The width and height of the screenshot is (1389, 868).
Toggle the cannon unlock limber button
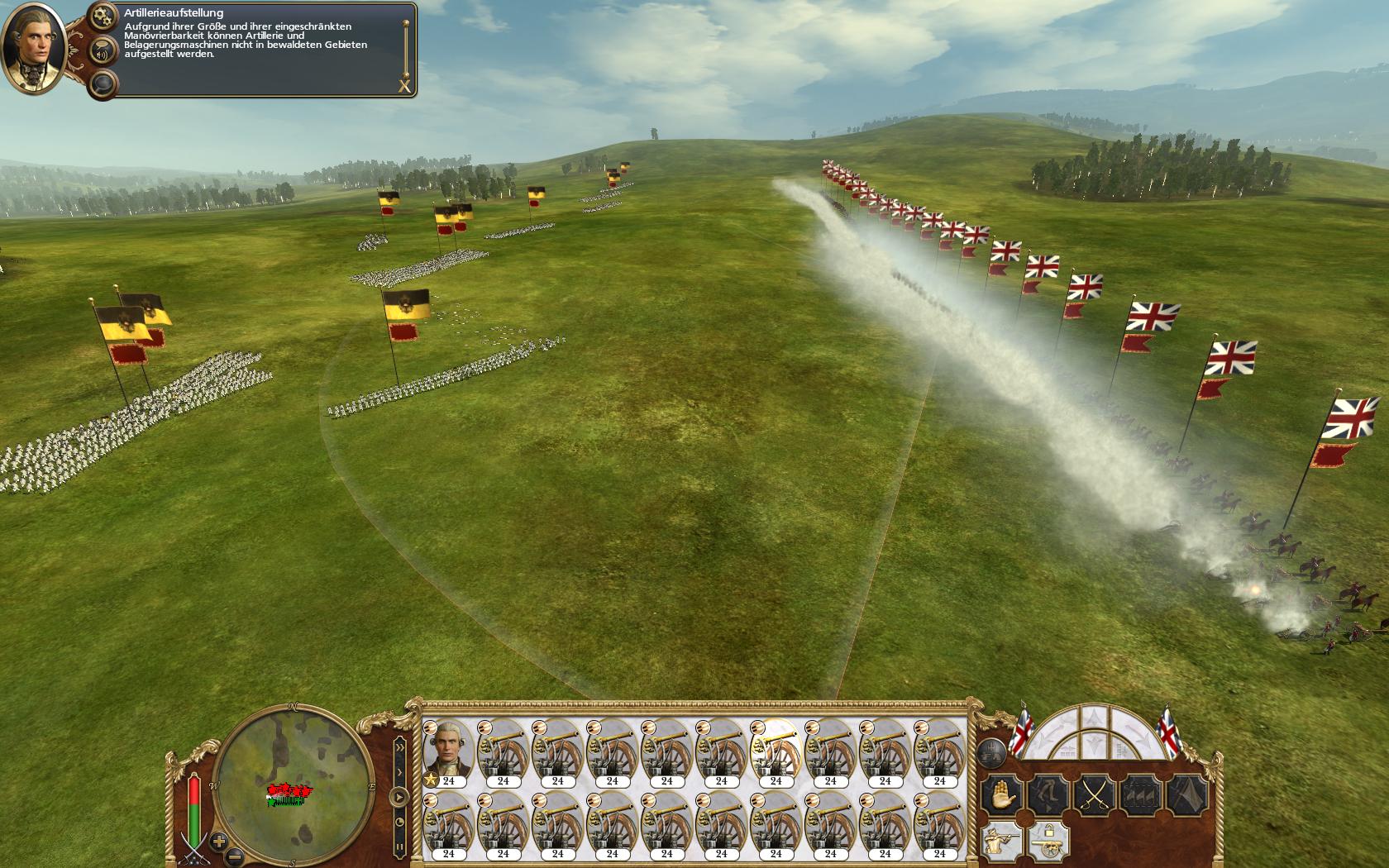point(1048,841)
